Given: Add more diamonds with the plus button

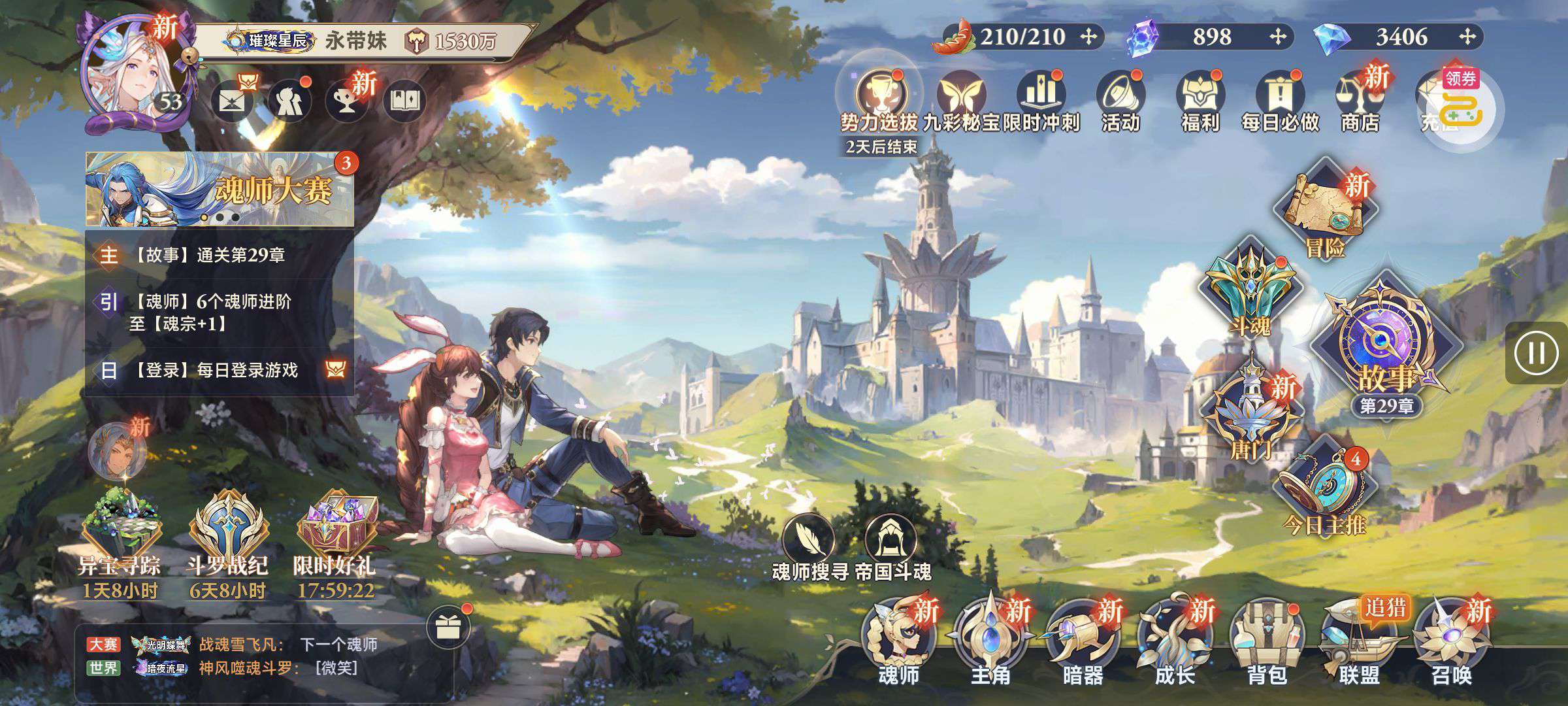Looking at the screenshot, I should pyautogui.click(x=1467, y=37).
